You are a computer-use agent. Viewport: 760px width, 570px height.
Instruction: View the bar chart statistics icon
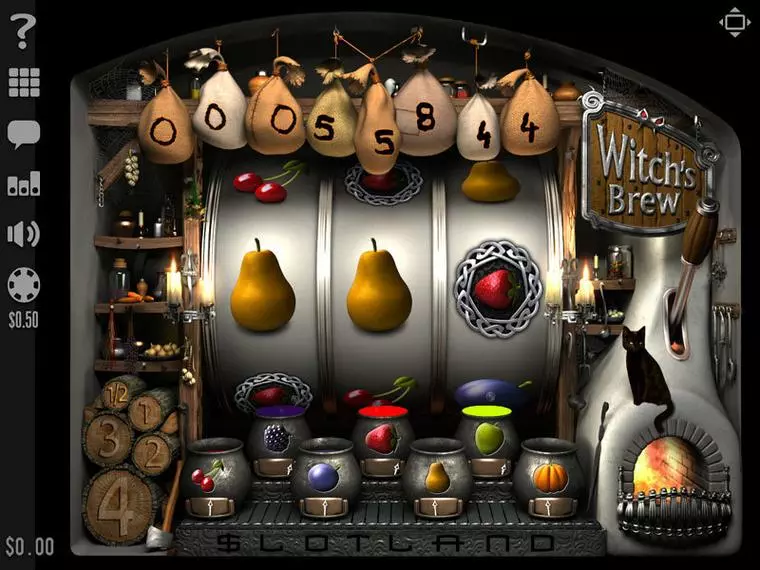(23, 183)
